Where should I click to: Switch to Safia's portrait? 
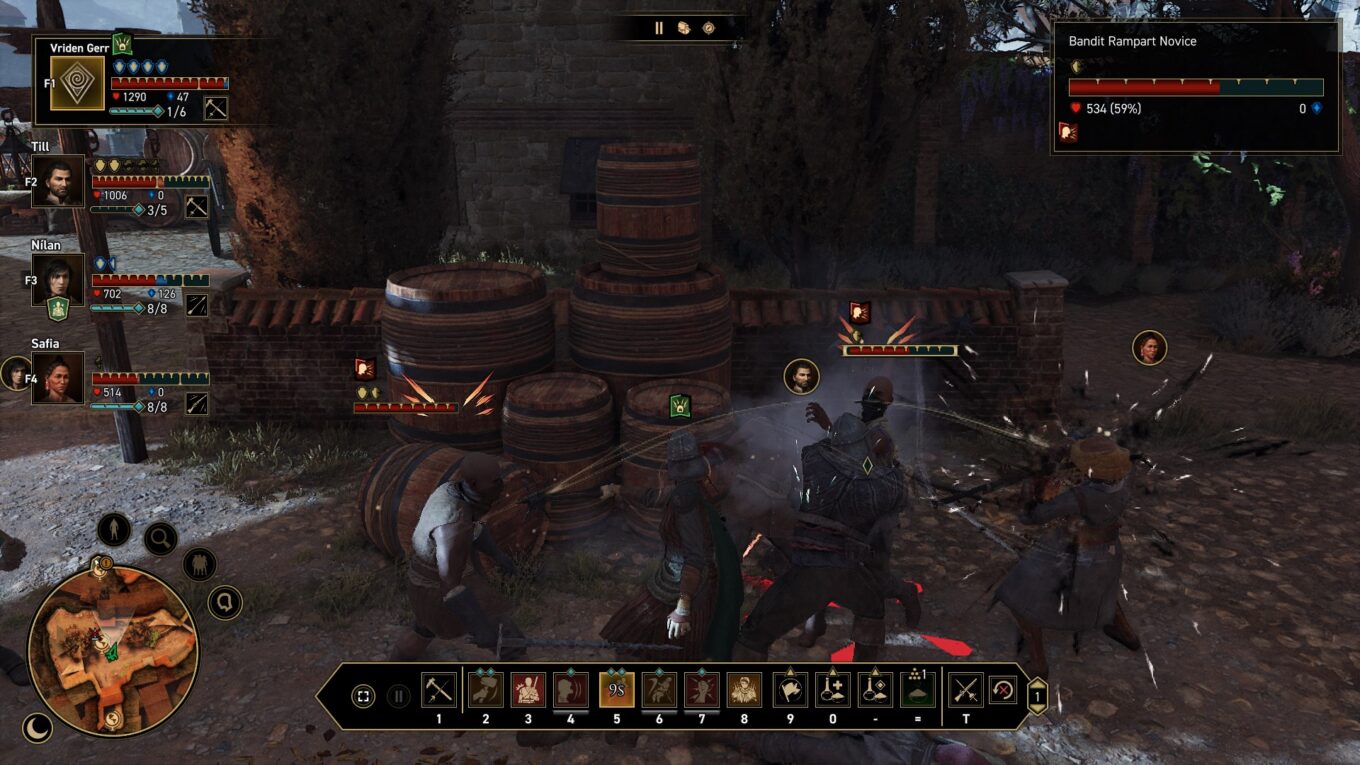coord(58,377)
